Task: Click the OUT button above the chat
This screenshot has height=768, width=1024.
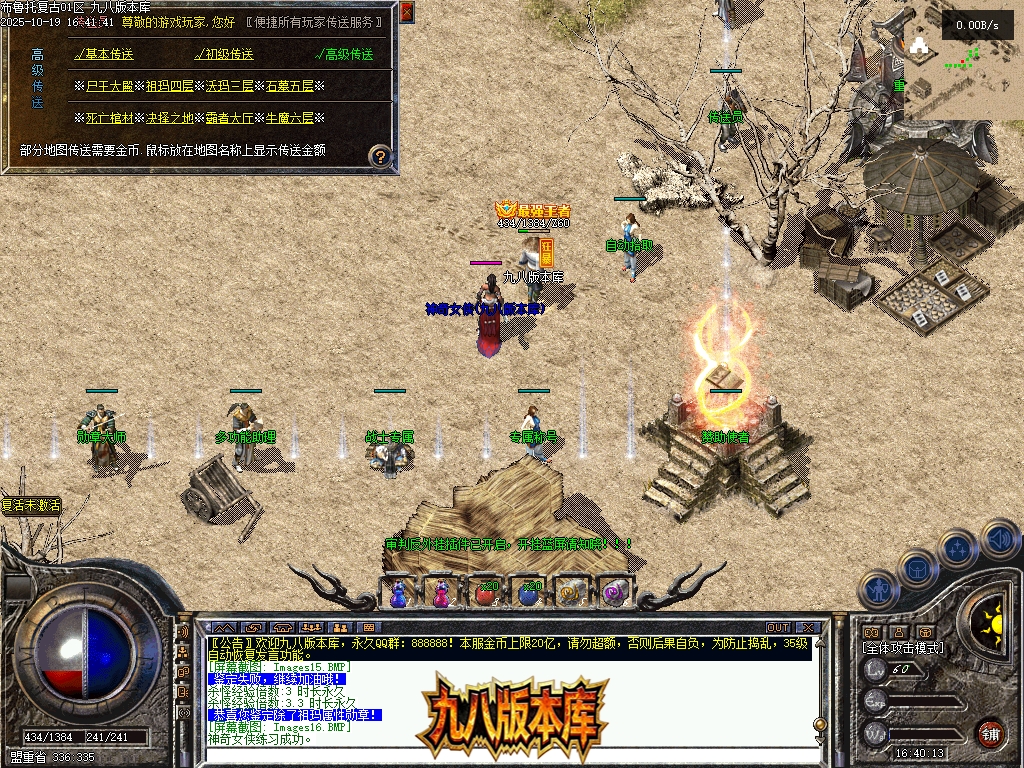Action: (777, 628)
